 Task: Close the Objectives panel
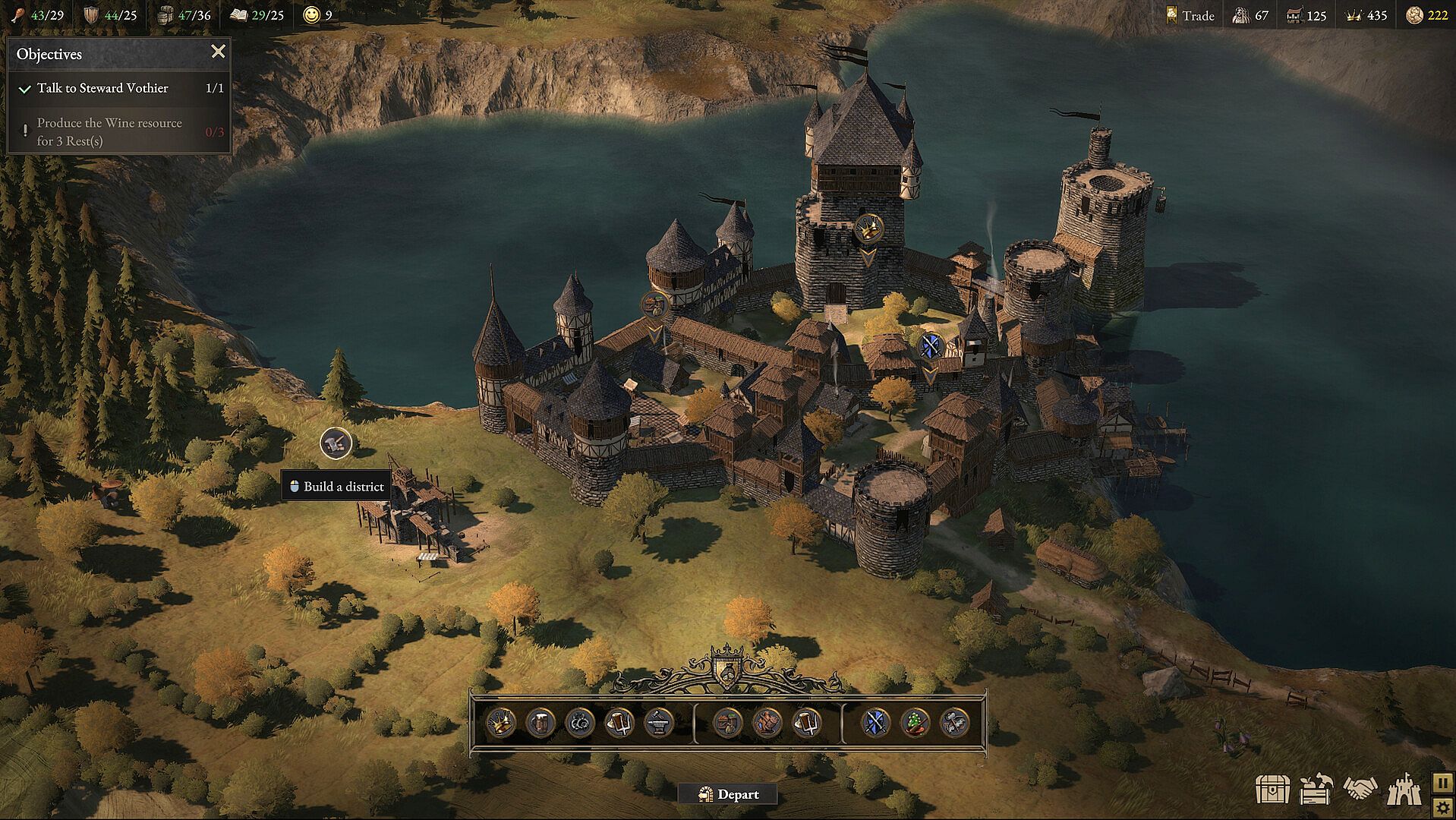[x=218, y=52]
